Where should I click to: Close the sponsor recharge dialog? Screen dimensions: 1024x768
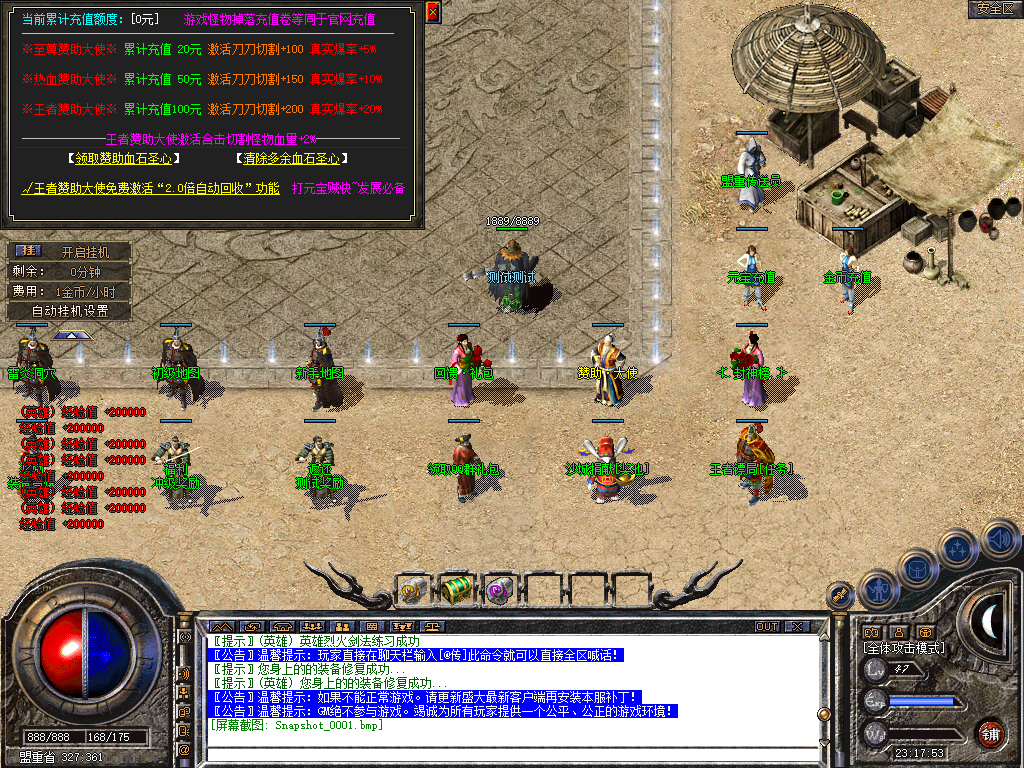[x=433, y=12]
